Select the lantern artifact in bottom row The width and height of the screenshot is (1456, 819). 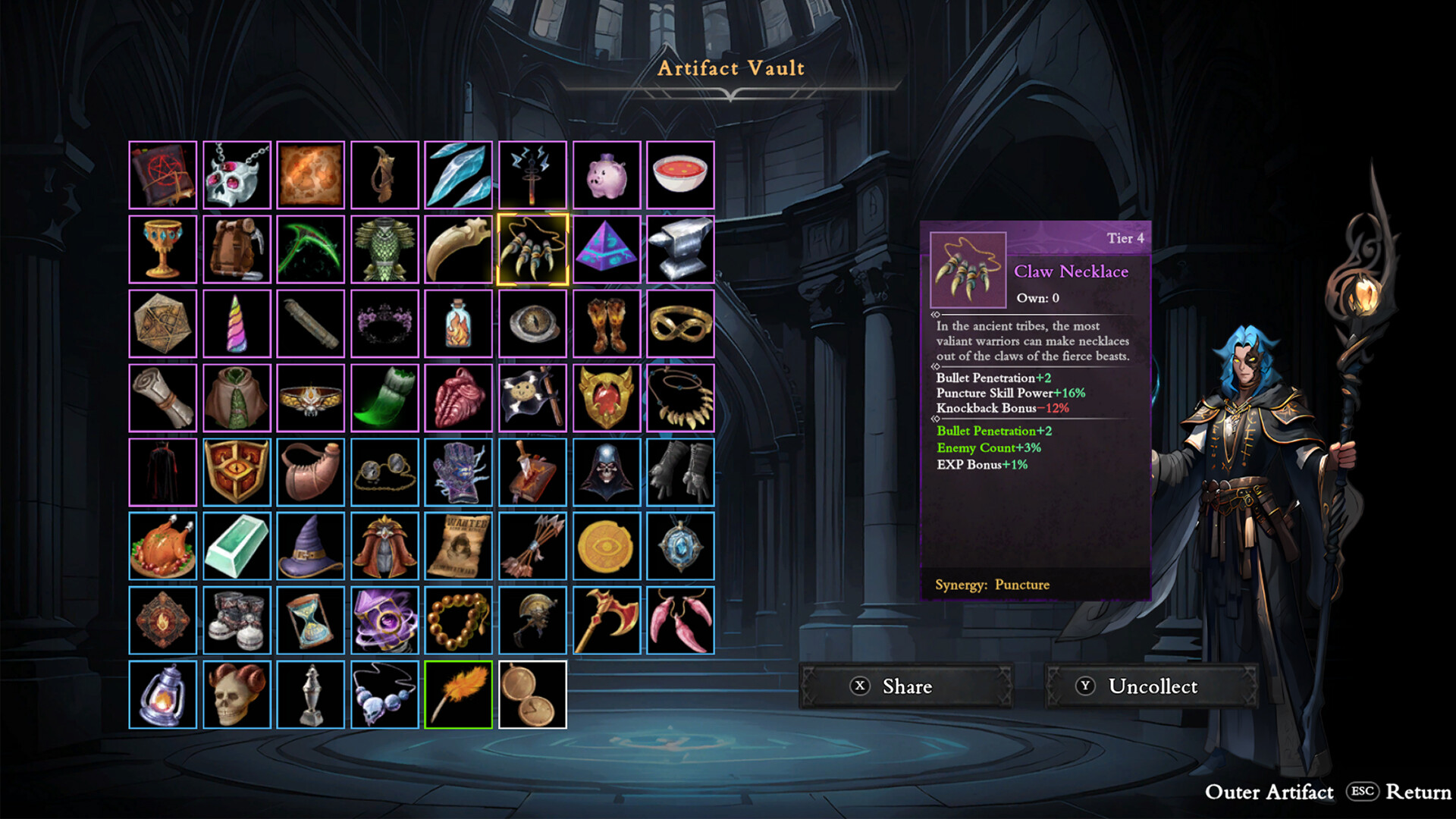pos(162,694)
